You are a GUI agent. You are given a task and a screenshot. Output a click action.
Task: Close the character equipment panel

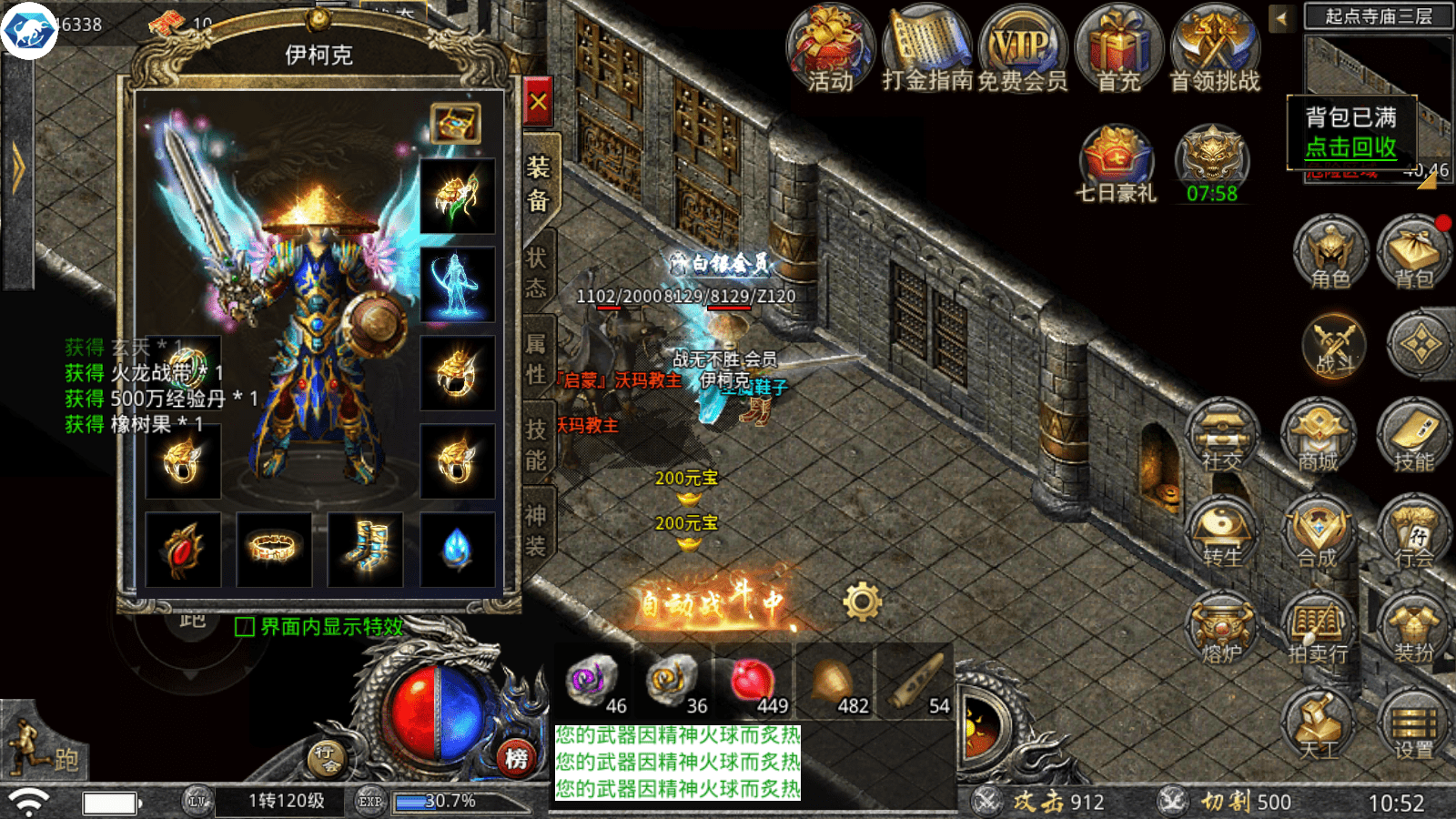(538, 101)
